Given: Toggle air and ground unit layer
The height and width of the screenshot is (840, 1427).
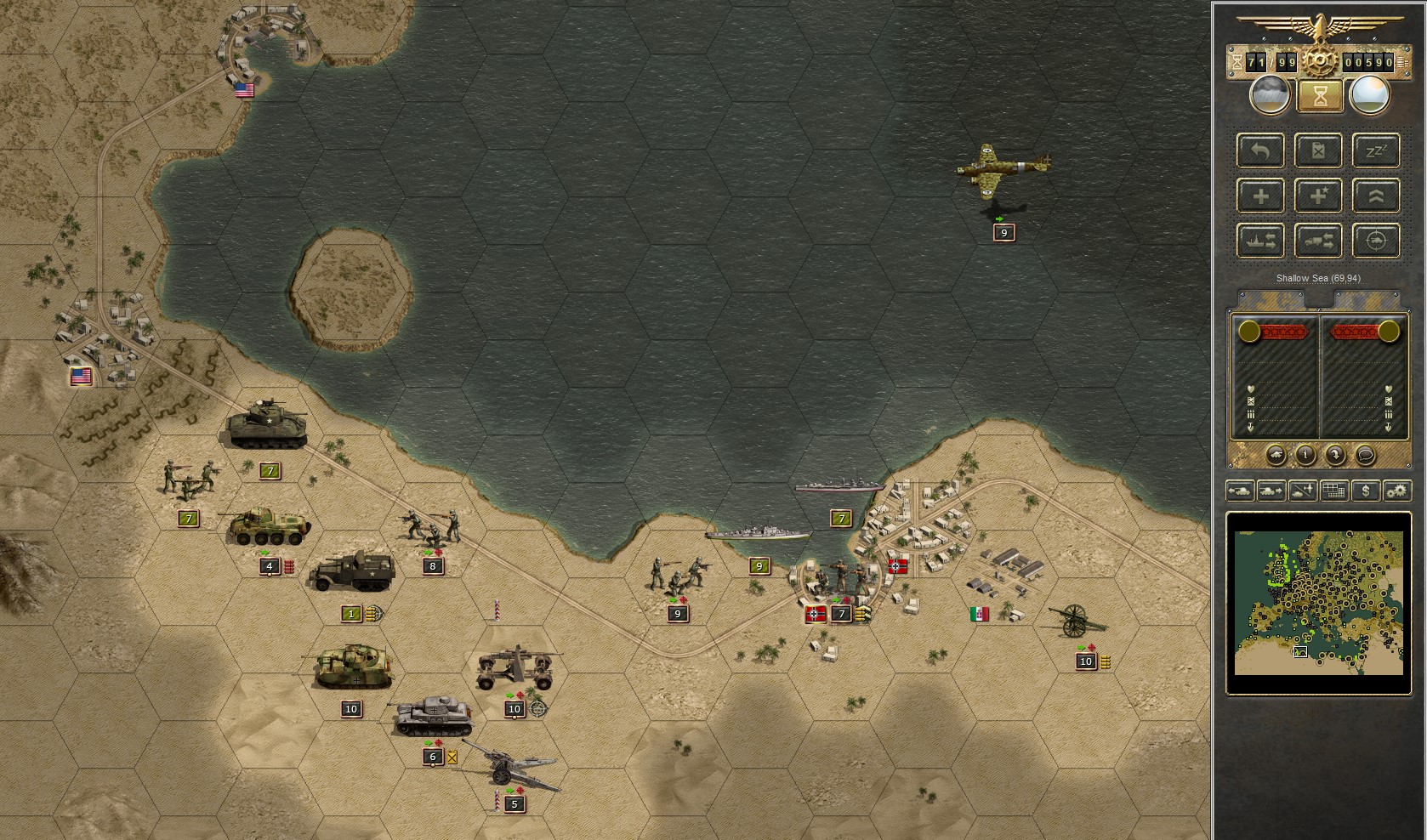Looking at the screenshot, I should point(1302,491).
